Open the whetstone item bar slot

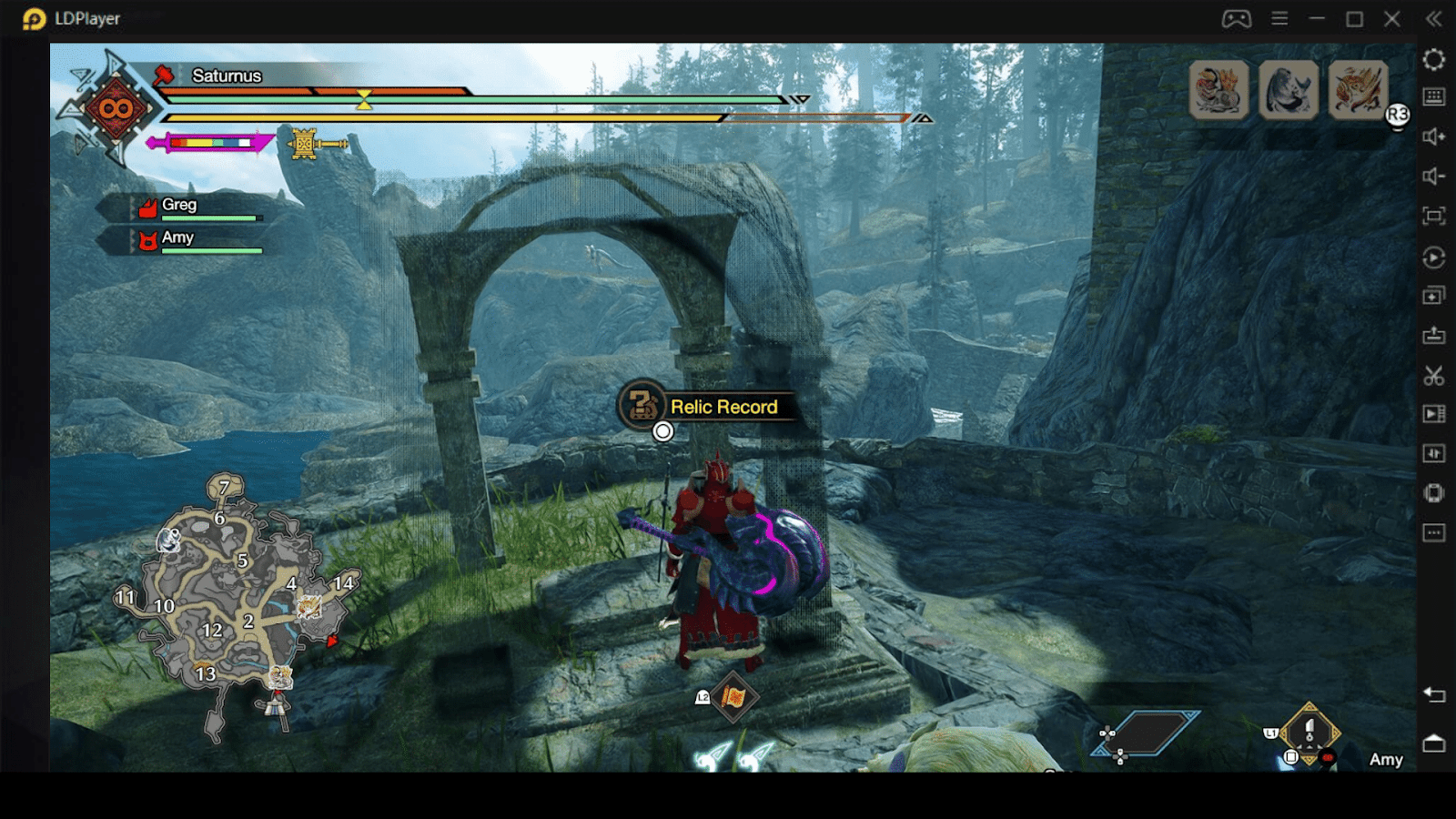tap(1309, 733)
